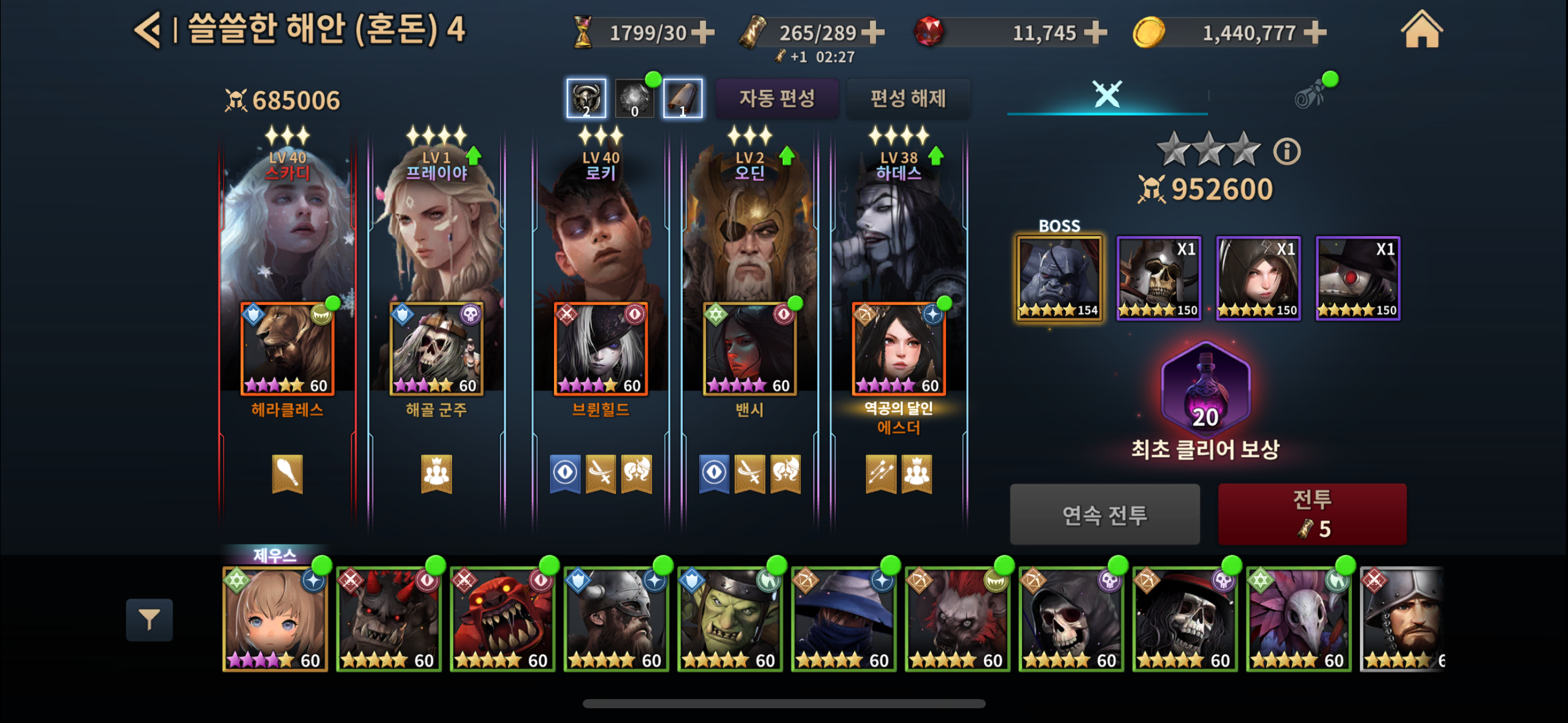The image size is (1568, 723).
Task: Pick the 제우스 hero from the roster
Action: coord(275,618)
